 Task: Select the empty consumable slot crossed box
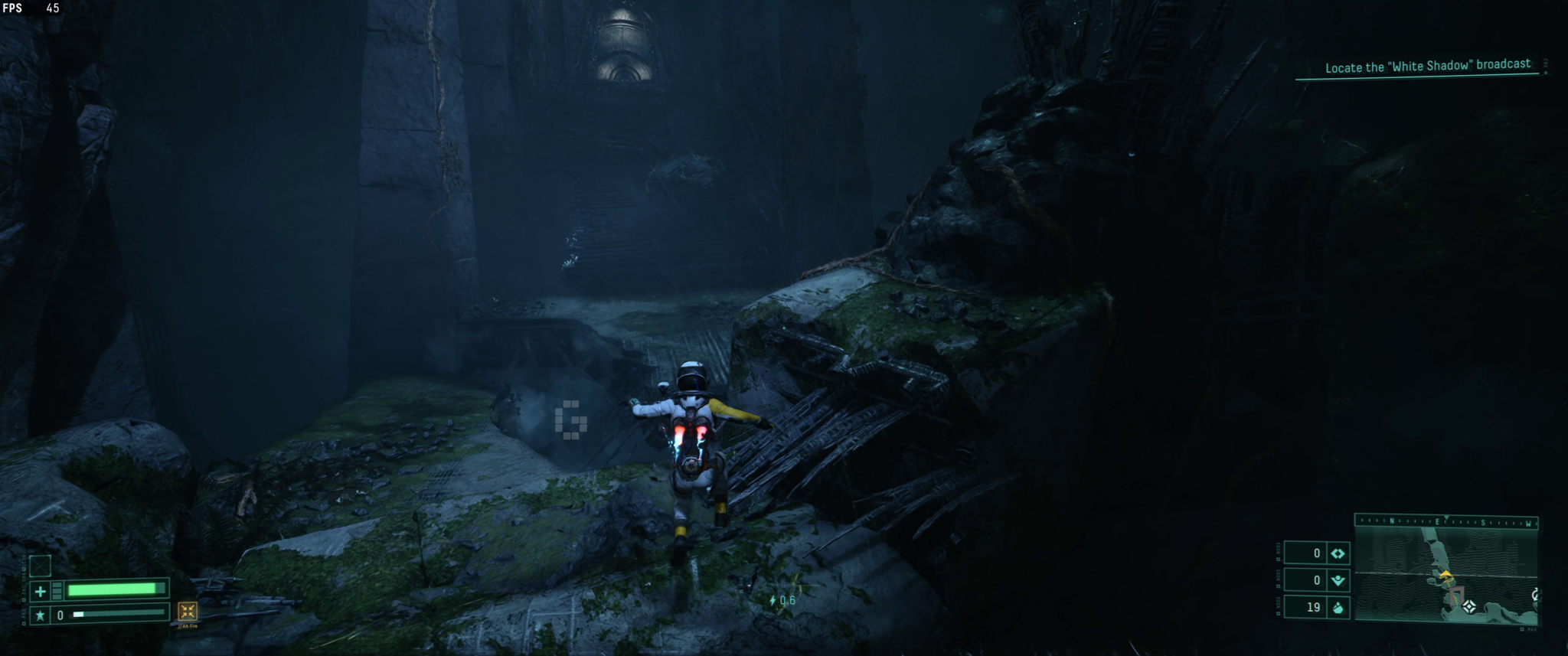point(40,566)
